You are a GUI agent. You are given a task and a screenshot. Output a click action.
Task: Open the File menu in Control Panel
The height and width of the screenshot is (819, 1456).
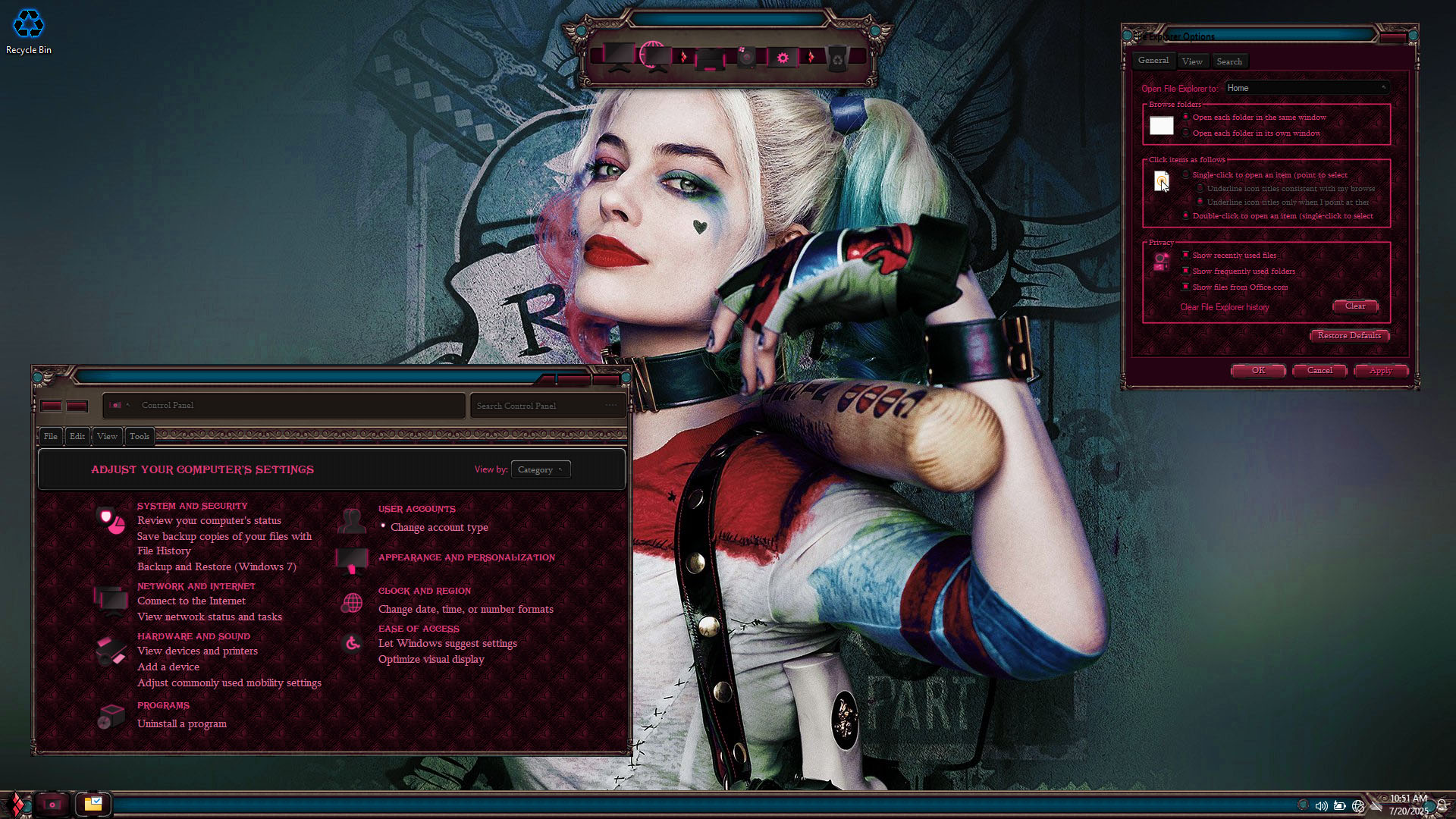51,436
